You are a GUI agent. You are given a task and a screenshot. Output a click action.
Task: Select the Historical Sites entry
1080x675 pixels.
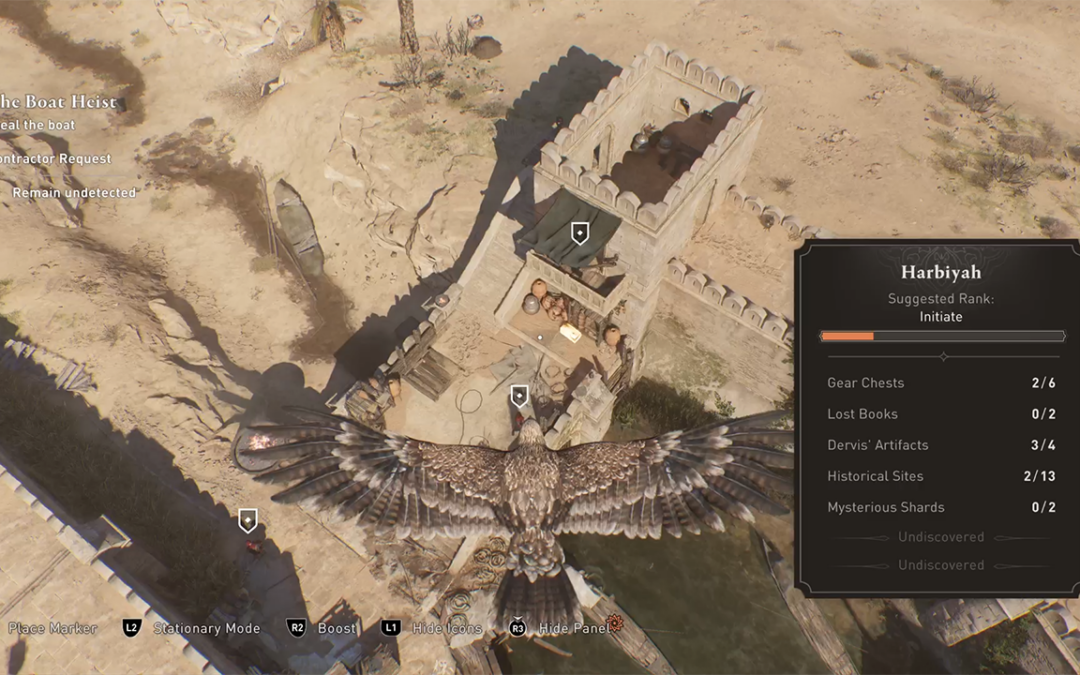click(940, 476)
